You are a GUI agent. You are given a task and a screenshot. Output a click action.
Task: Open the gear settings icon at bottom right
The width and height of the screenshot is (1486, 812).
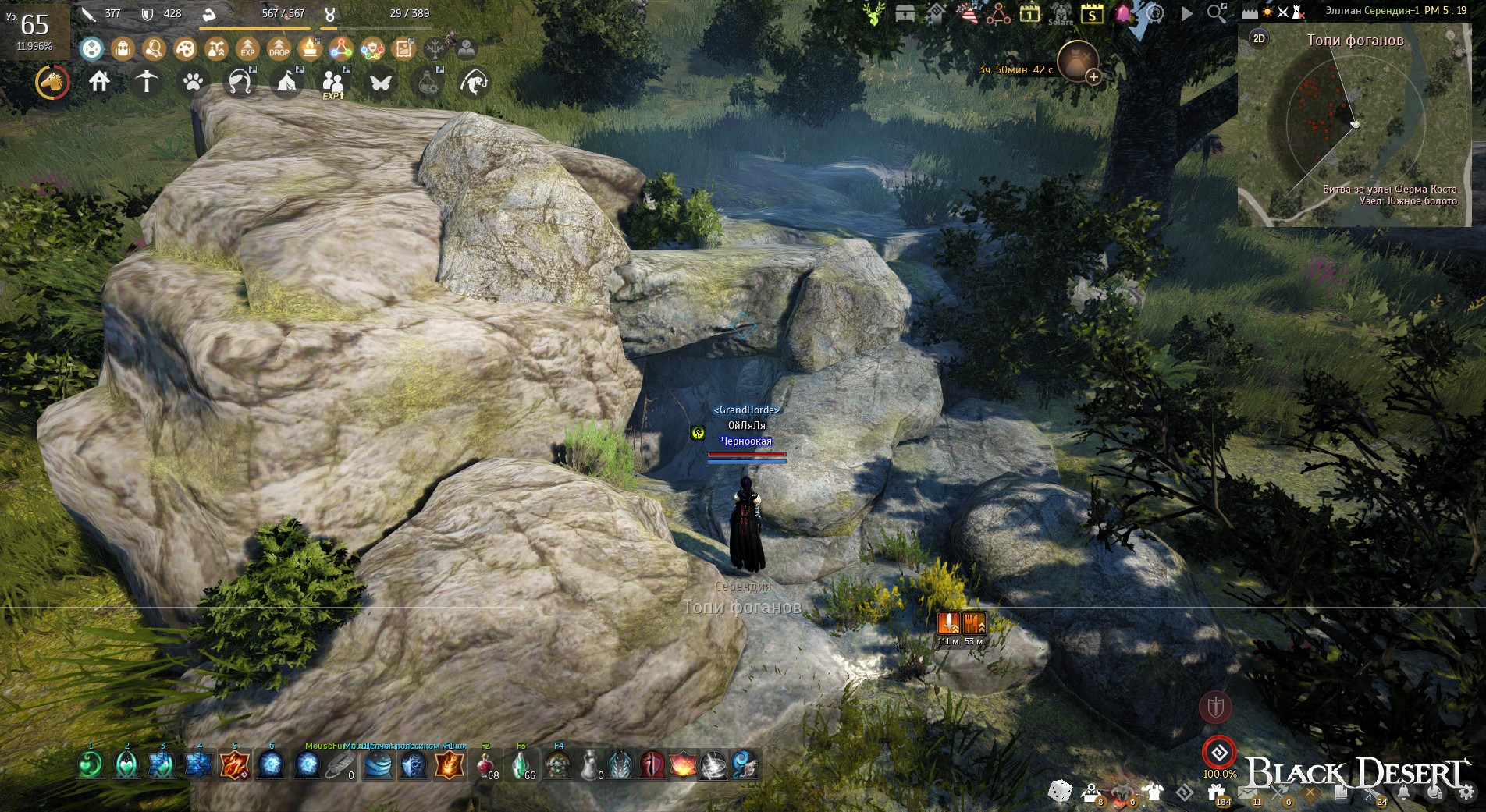[x=1466, y=792]
